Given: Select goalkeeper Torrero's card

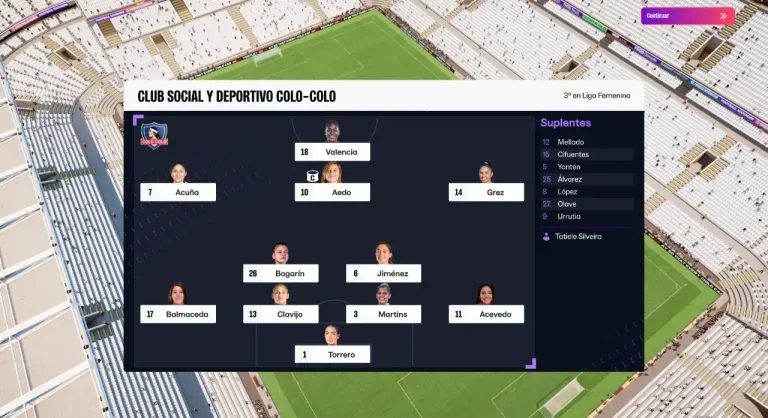Looking at the screenshot, I should pyautogui.click(x=333, y=354).
